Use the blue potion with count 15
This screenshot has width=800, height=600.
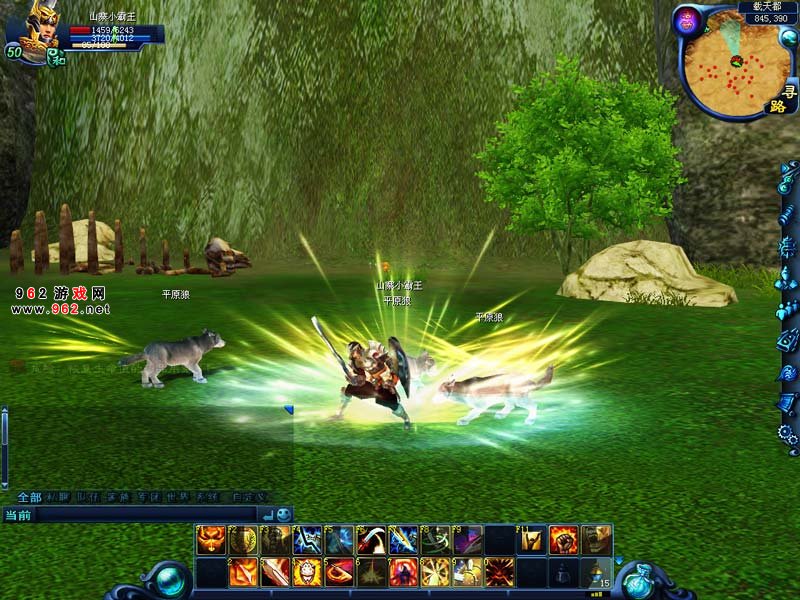pos(595,572)
